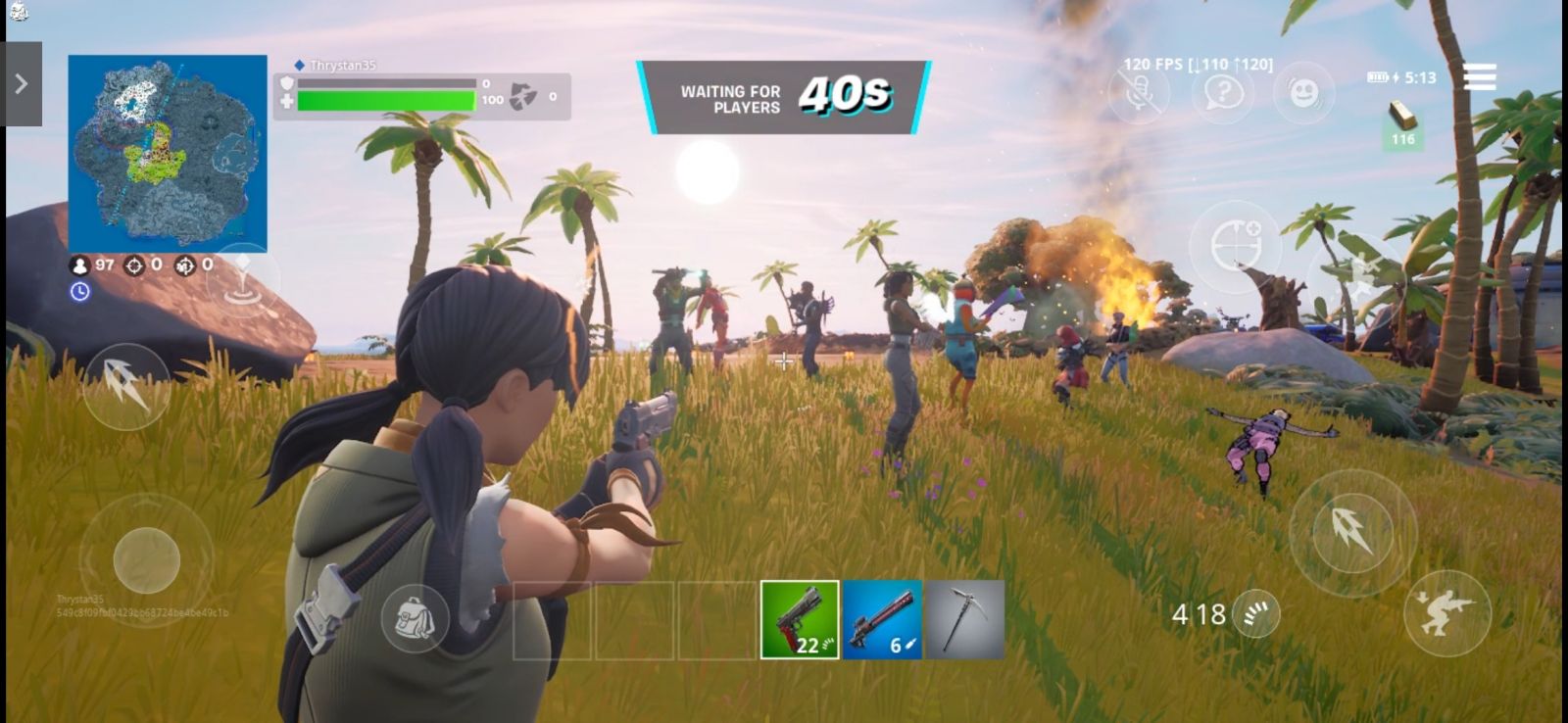
Task: Open the backpack inventory
Action: coord(415,618)
